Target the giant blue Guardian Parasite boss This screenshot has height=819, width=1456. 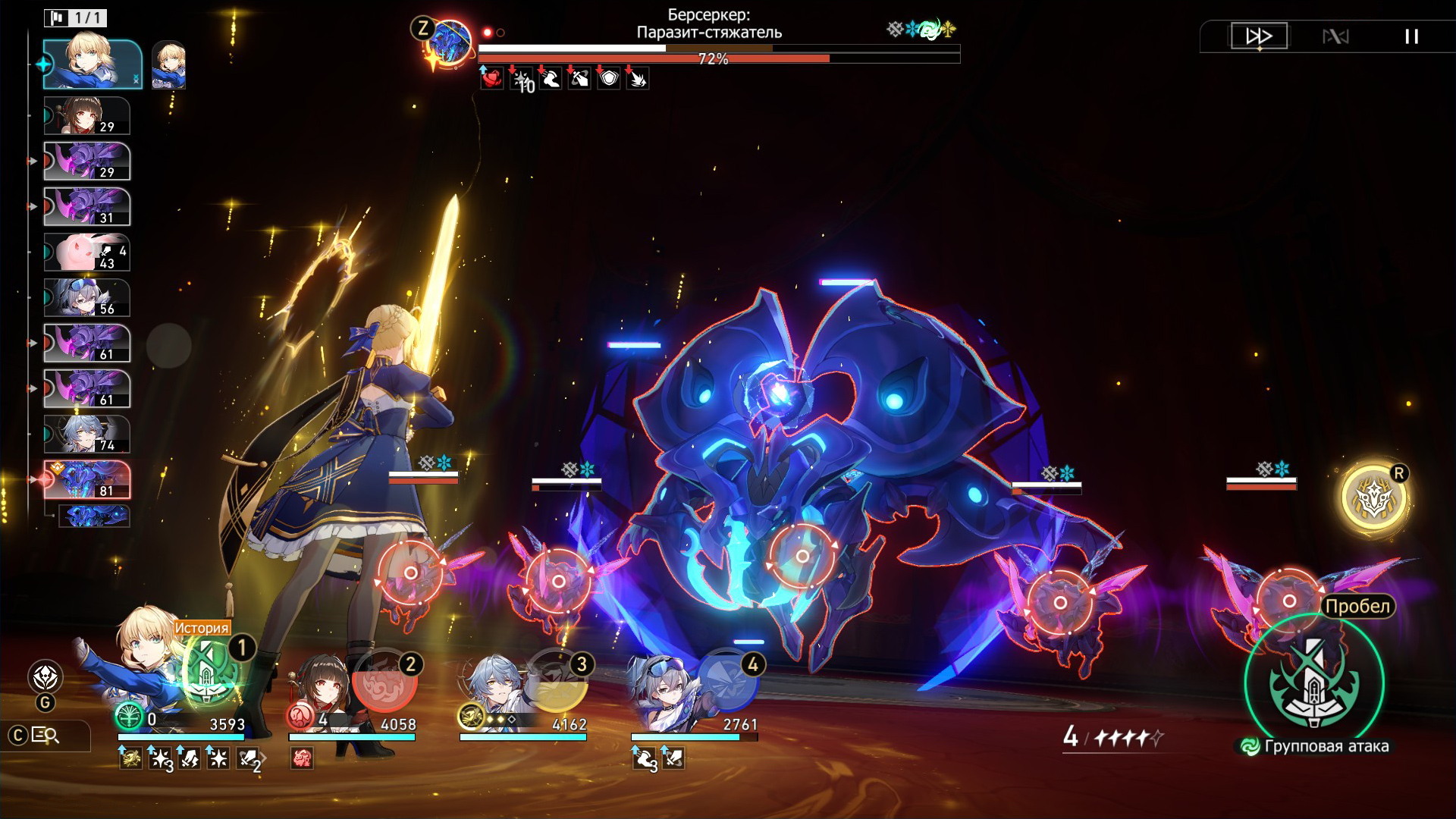tap(802, 556)
